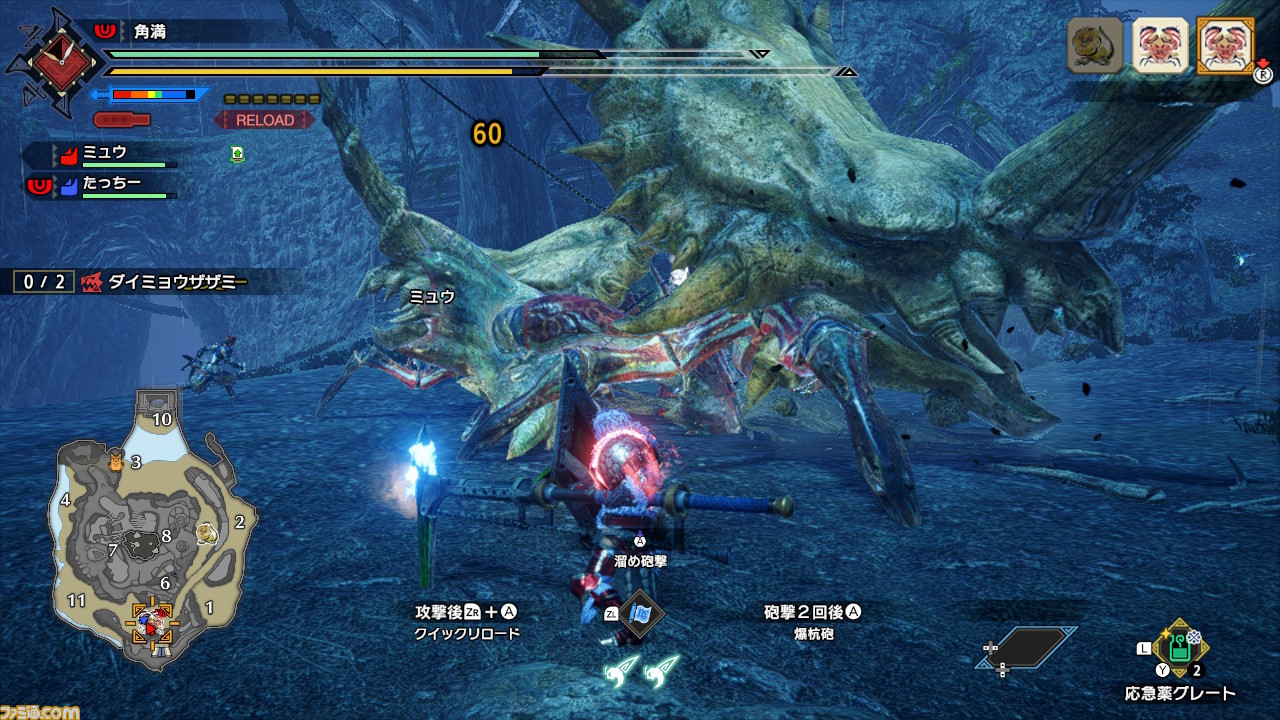Screen dimensions: 1280x720
Task: Click the area 11 marker on the minimap
Action: 77,600
